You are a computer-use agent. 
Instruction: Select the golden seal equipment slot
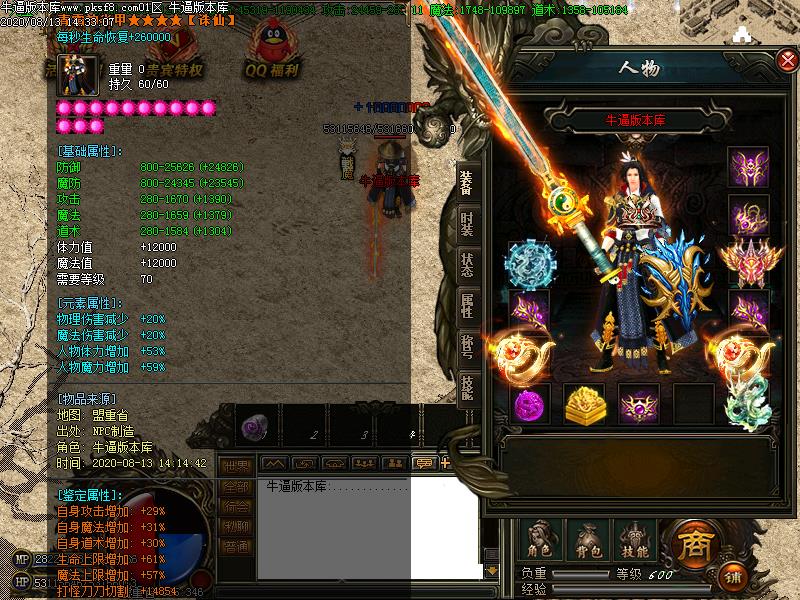(x=584, y=404)
